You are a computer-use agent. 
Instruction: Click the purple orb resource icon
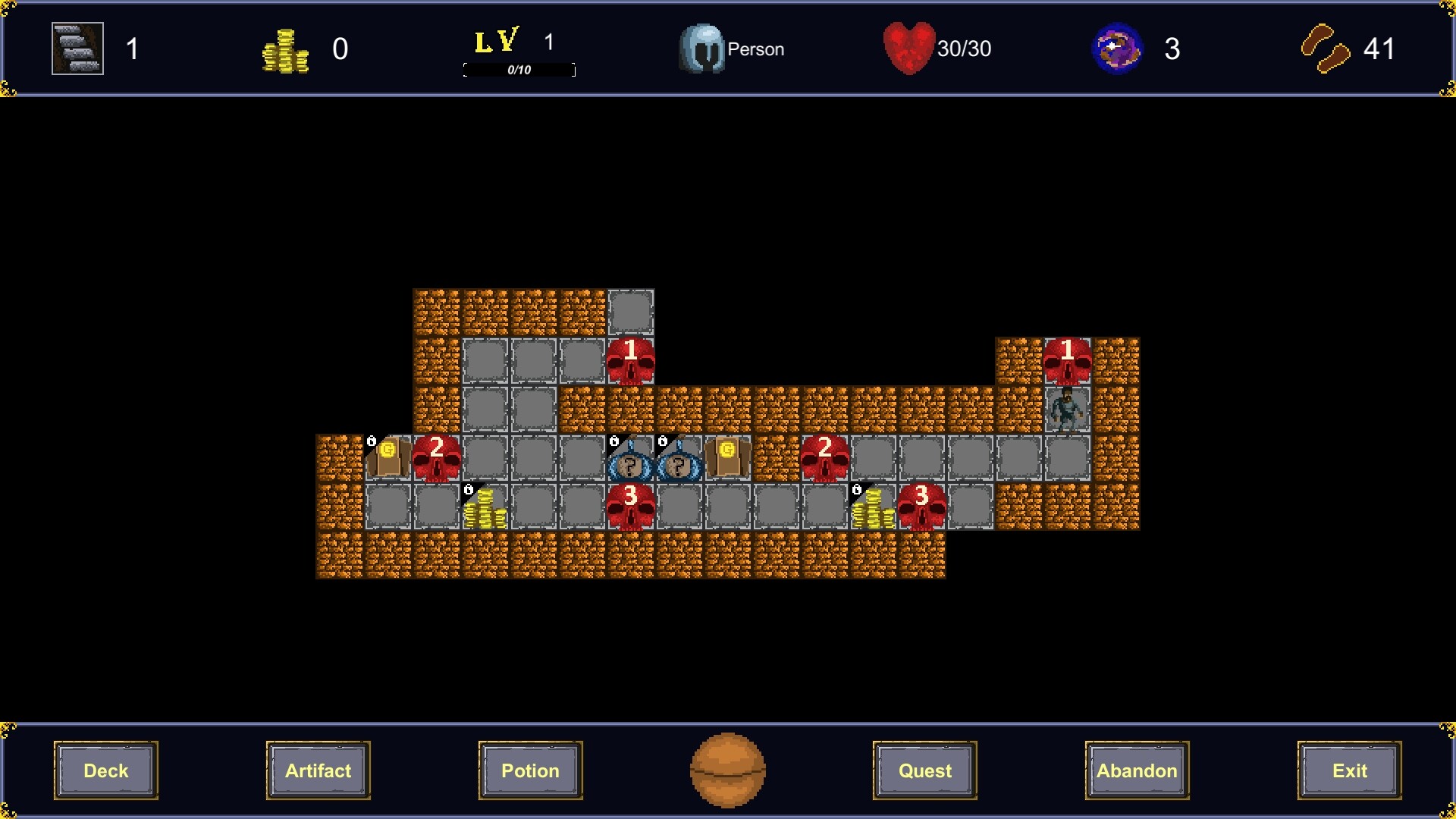point(1115,48)
